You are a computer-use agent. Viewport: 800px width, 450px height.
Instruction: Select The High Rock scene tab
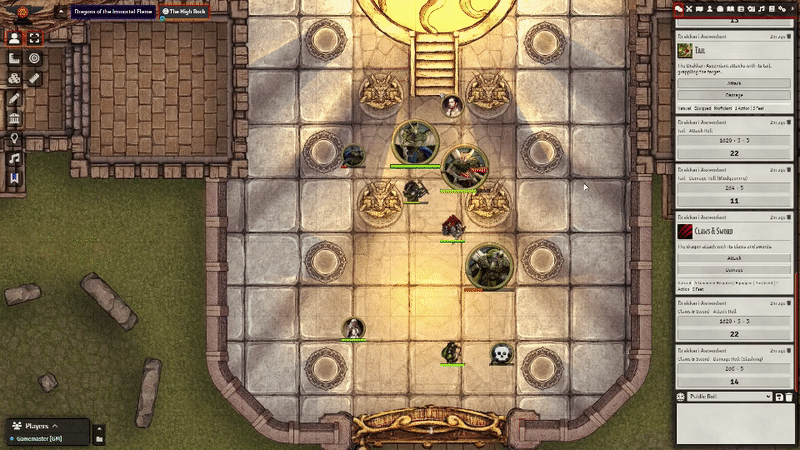182,11
